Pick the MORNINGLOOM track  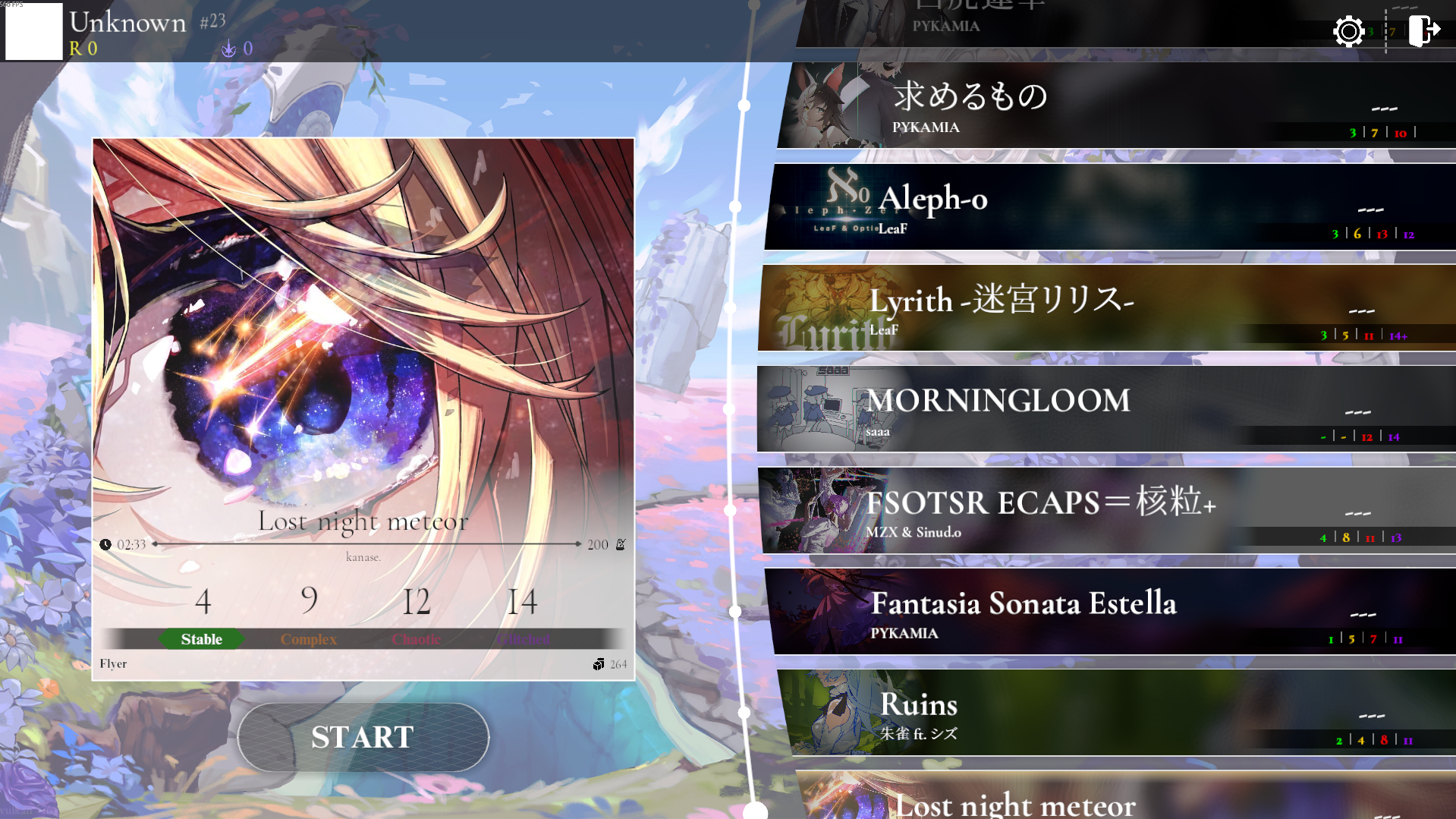point(1104,409)
